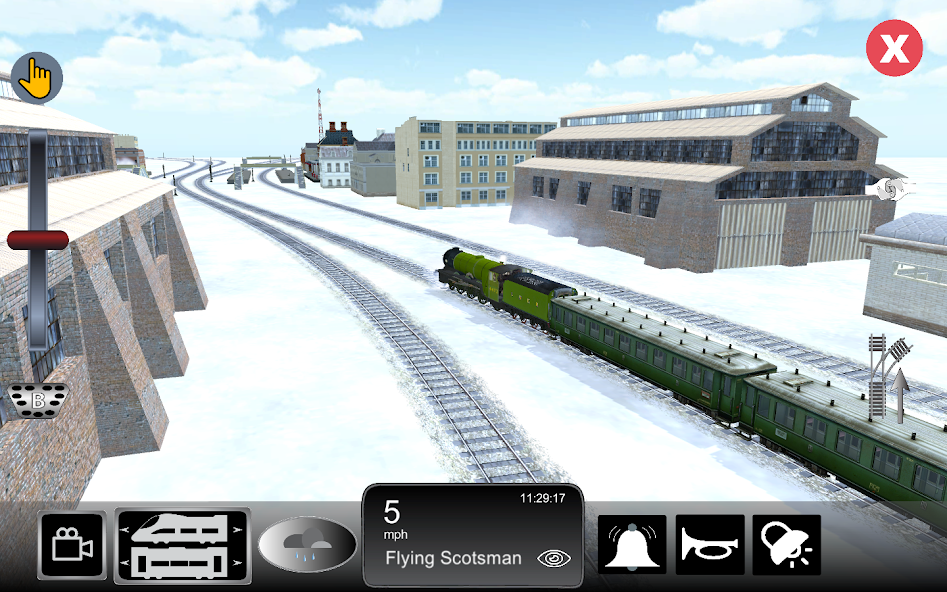Tap the yellow hand pointer icon

[37, 77]
